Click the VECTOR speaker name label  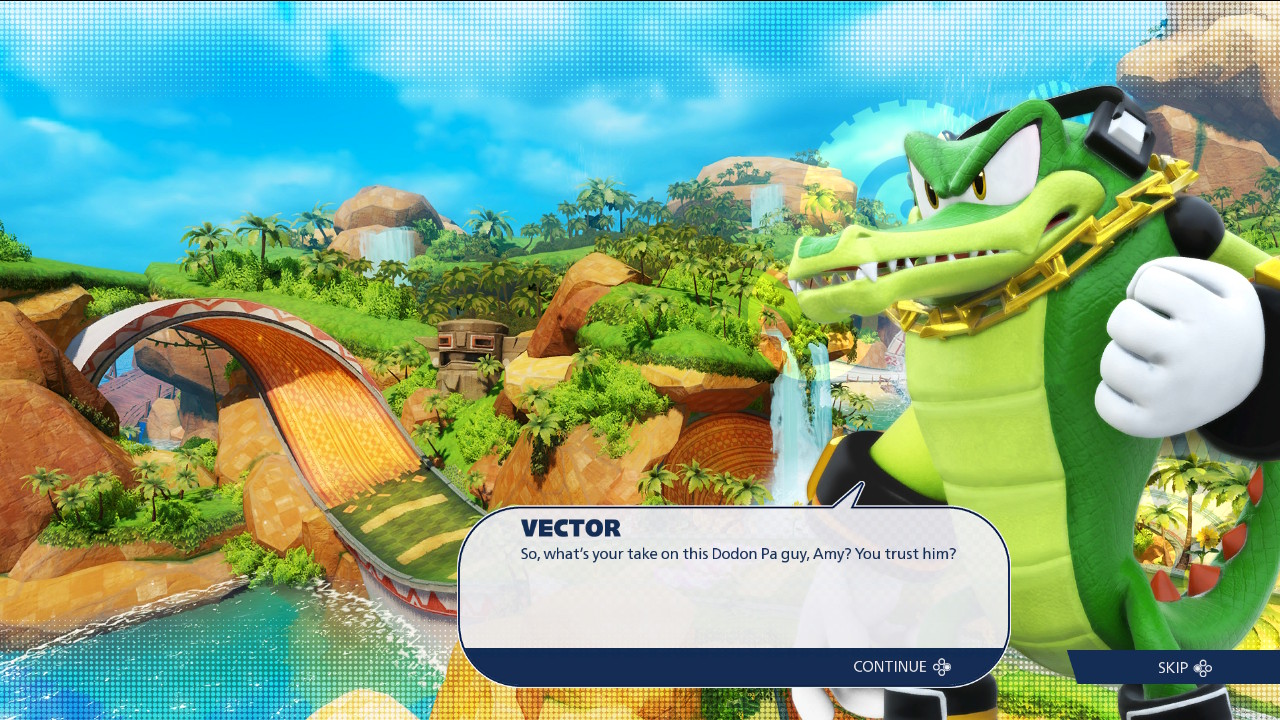572,528
